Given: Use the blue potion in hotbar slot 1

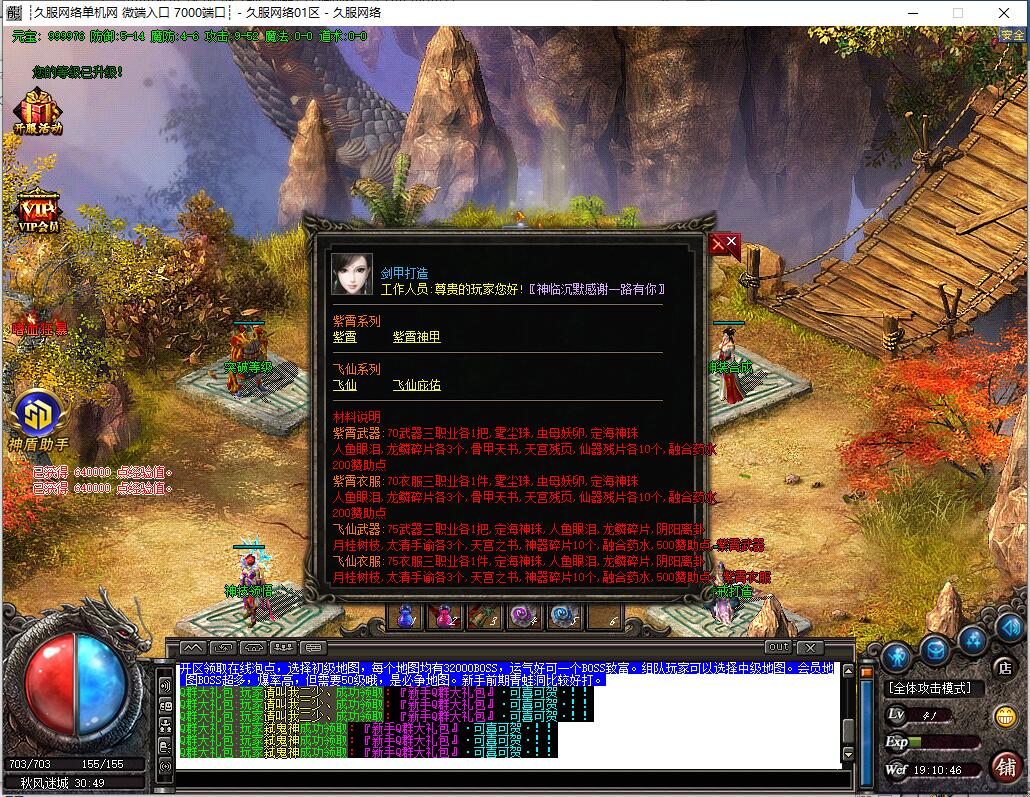Looking at the screenshot, I should tap(404, 616).
